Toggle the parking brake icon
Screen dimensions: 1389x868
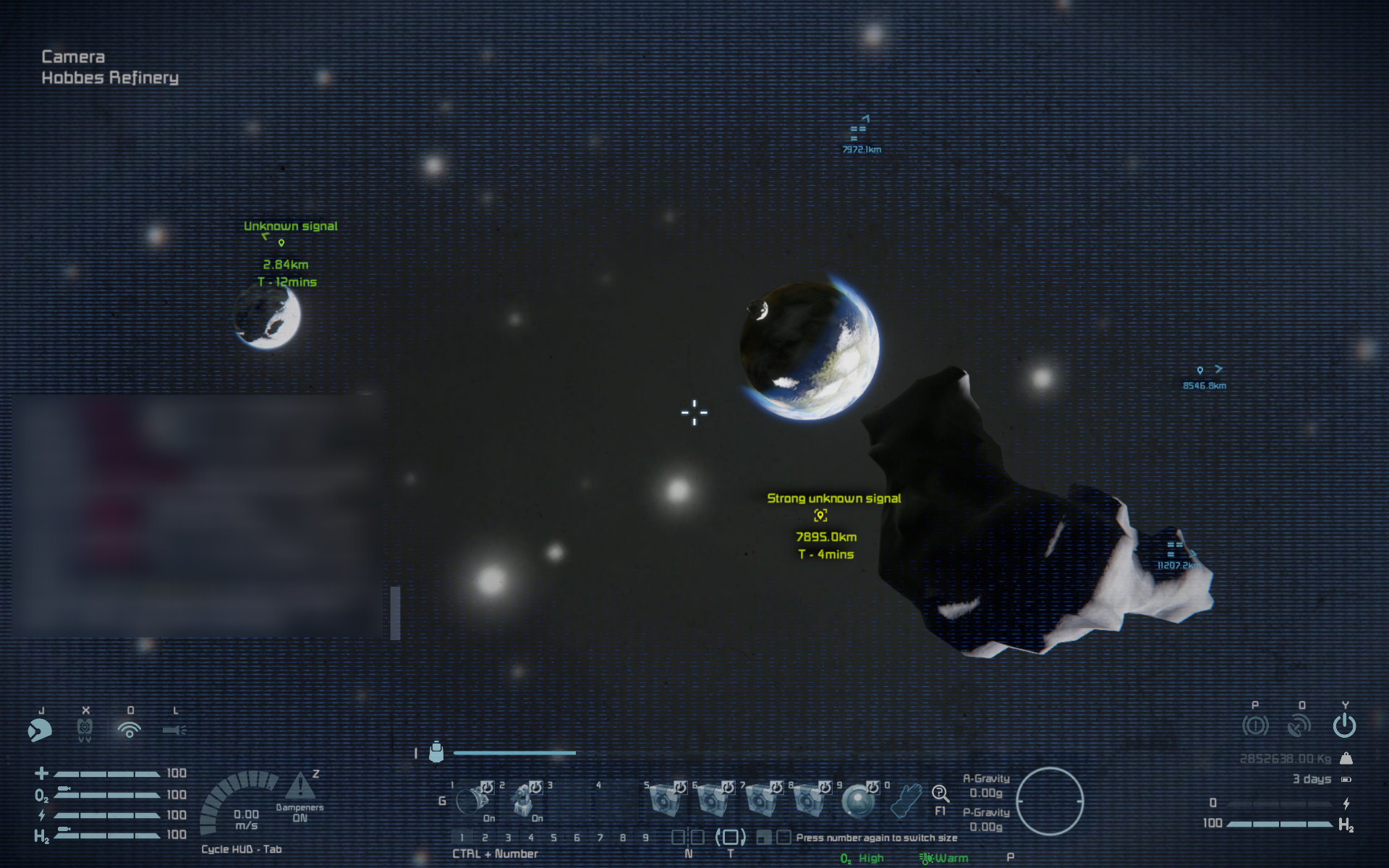(1255, 725)
